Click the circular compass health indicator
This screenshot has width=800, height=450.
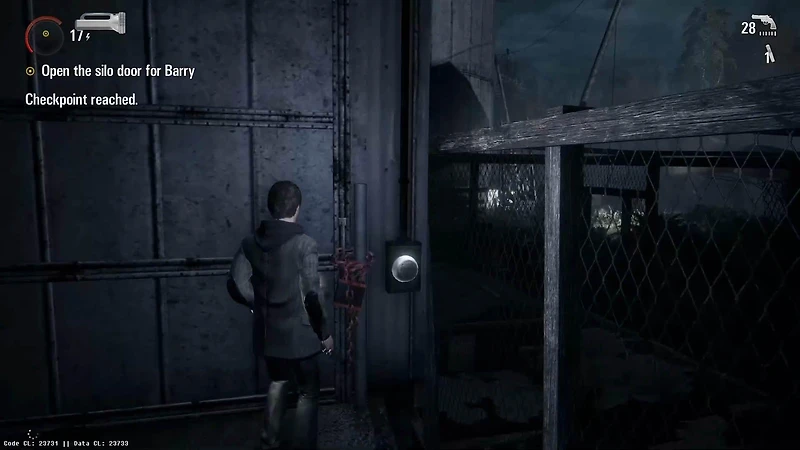(45, 36)
